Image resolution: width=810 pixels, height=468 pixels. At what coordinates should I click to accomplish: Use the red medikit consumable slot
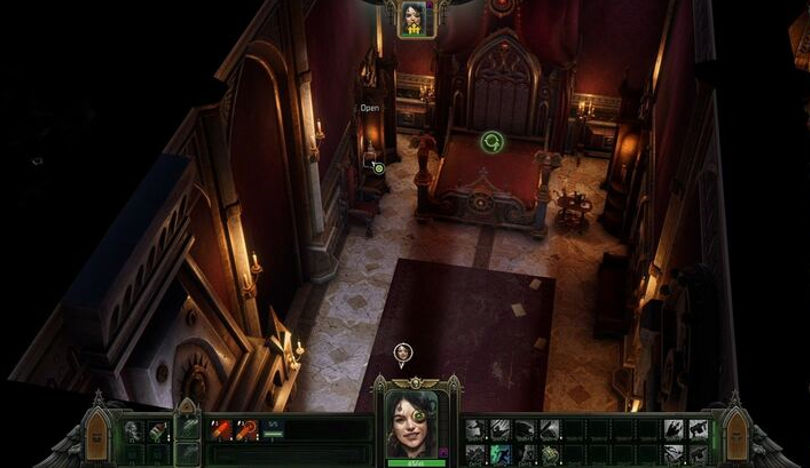156,431
